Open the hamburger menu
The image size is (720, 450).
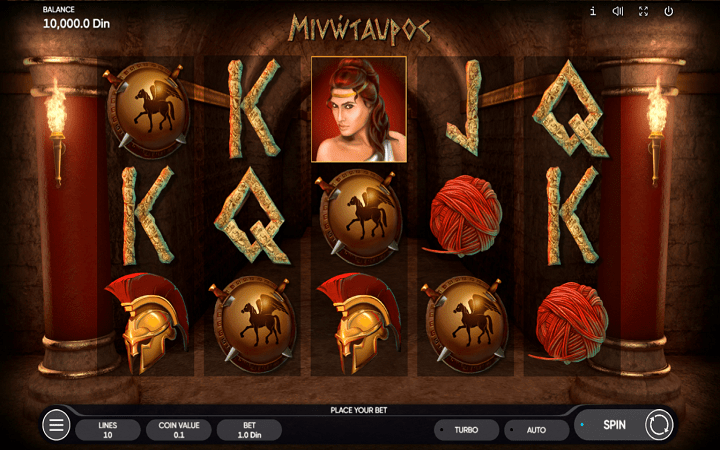tap(57, 426)
